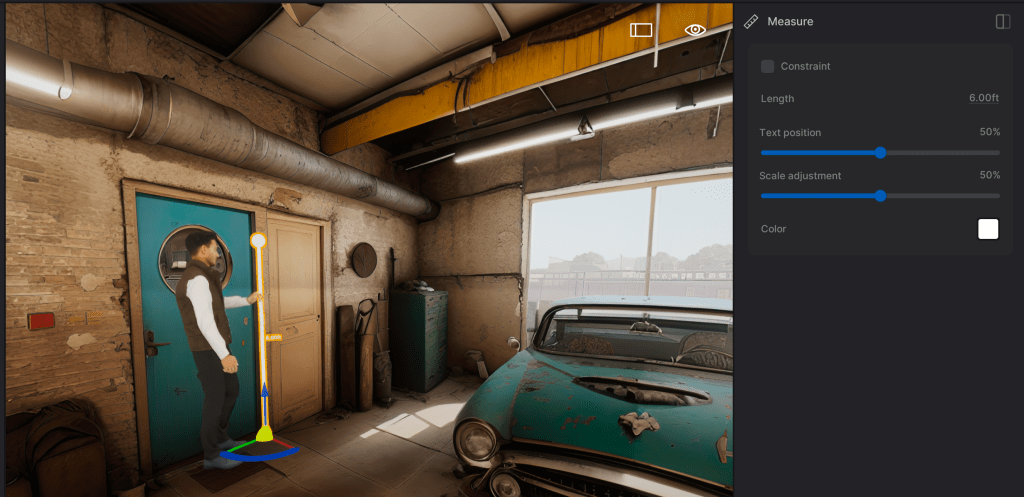The width and height of the screenshot is (1024, 497).
Task: Click the aspect frame overlay icon
Action: (641, 30)
